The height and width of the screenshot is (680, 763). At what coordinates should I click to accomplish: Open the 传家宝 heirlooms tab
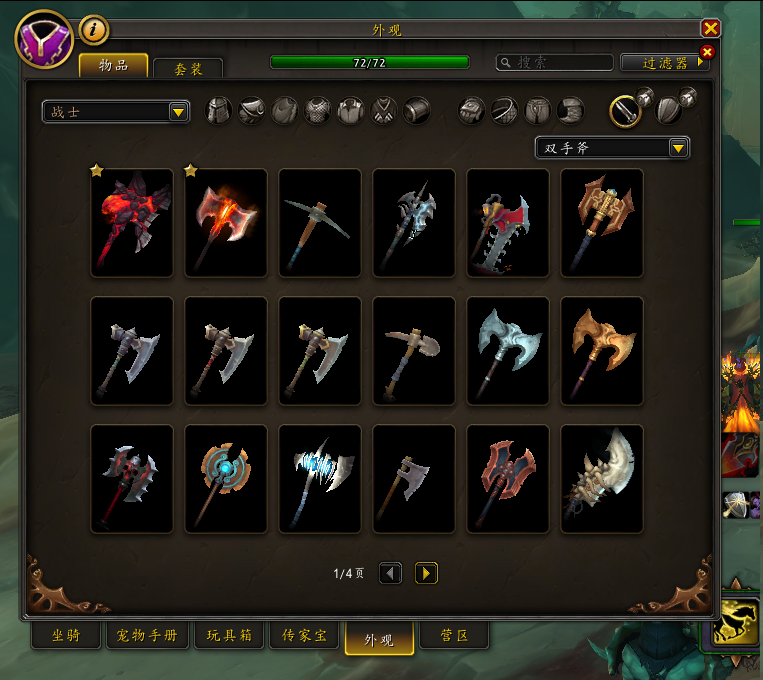pos(302,637)
